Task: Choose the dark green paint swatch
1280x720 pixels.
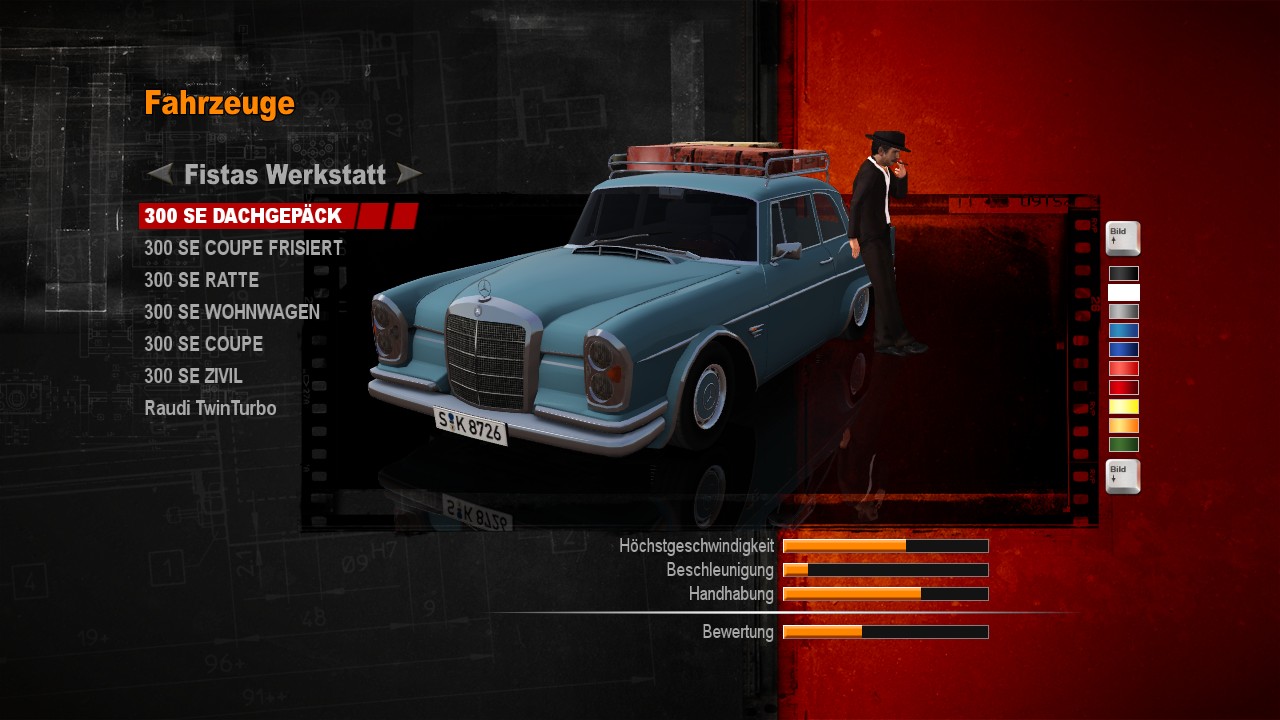Action: pos(1123,444)
